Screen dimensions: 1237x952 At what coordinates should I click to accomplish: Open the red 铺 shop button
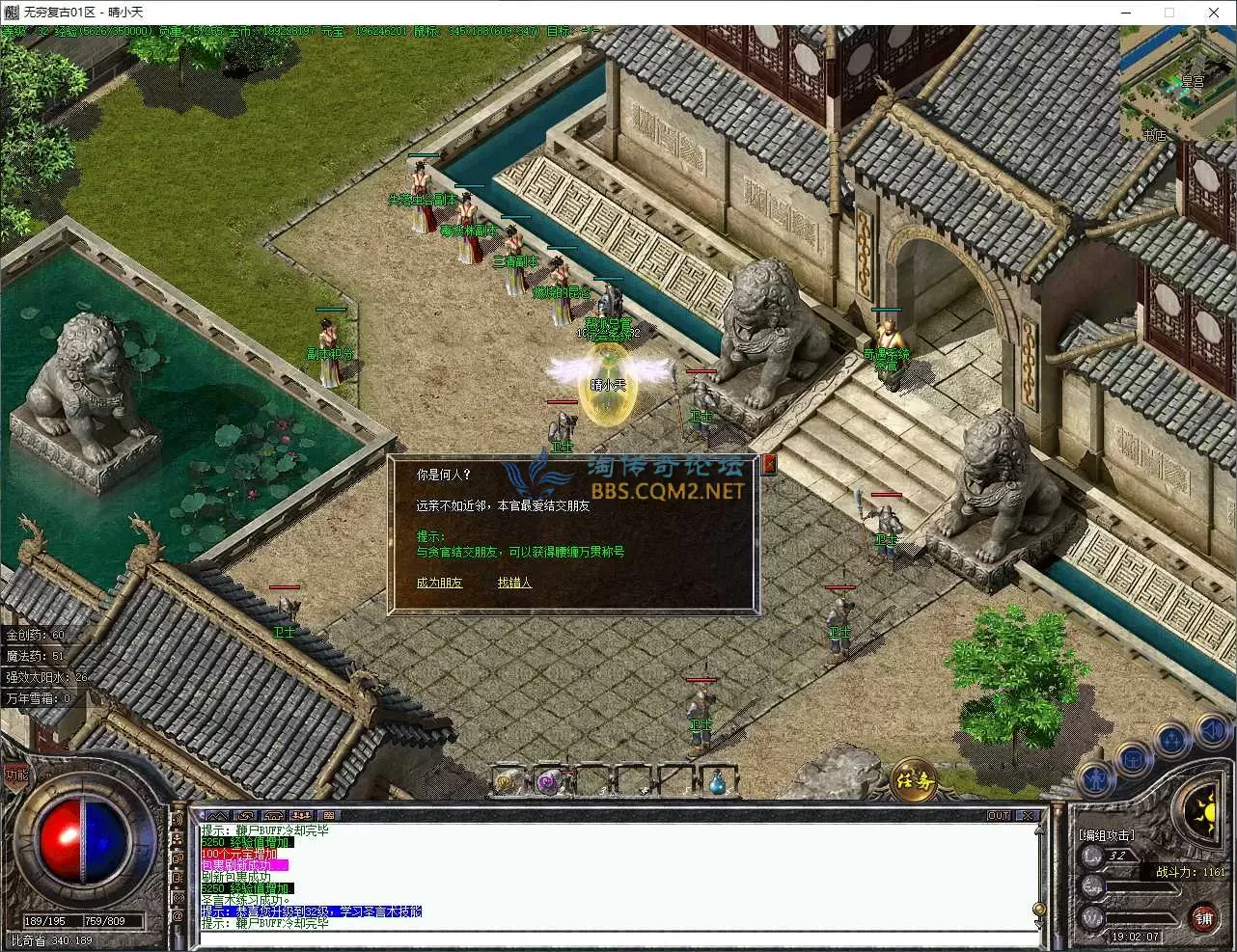pyautogui.click(x=1202, y=917)
